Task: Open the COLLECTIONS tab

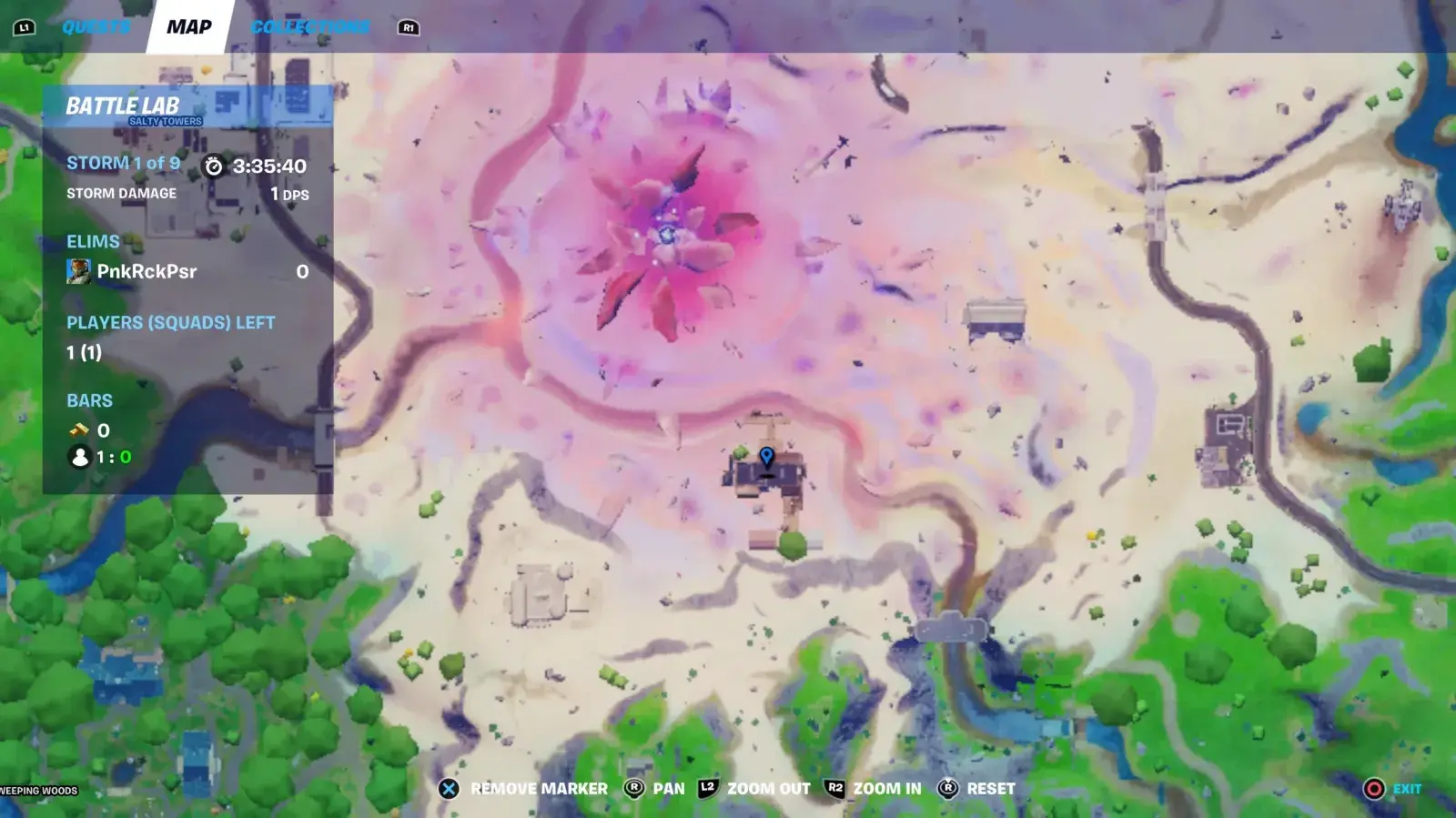Action: click(x=311, y=25)
